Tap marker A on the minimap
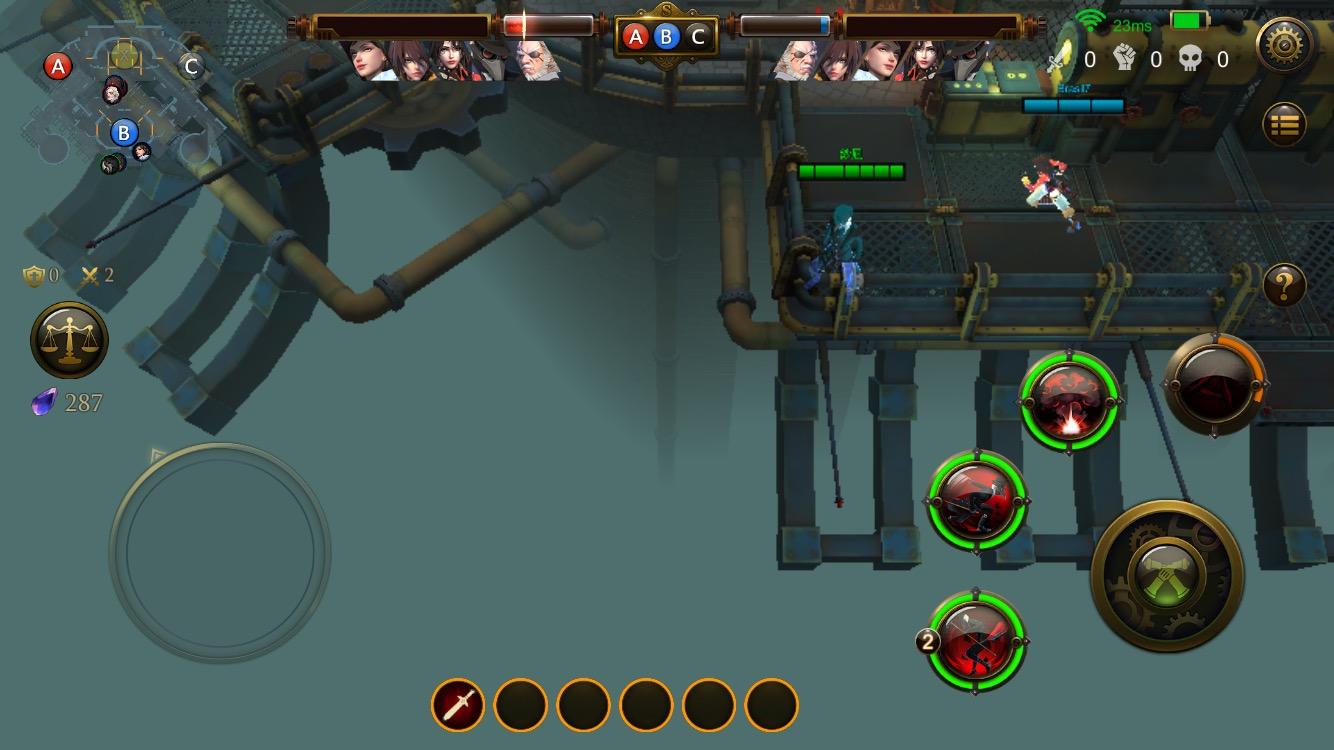The width and height of the screenshot is (1334, 750). pyautogui.click(x=58, y=66)
